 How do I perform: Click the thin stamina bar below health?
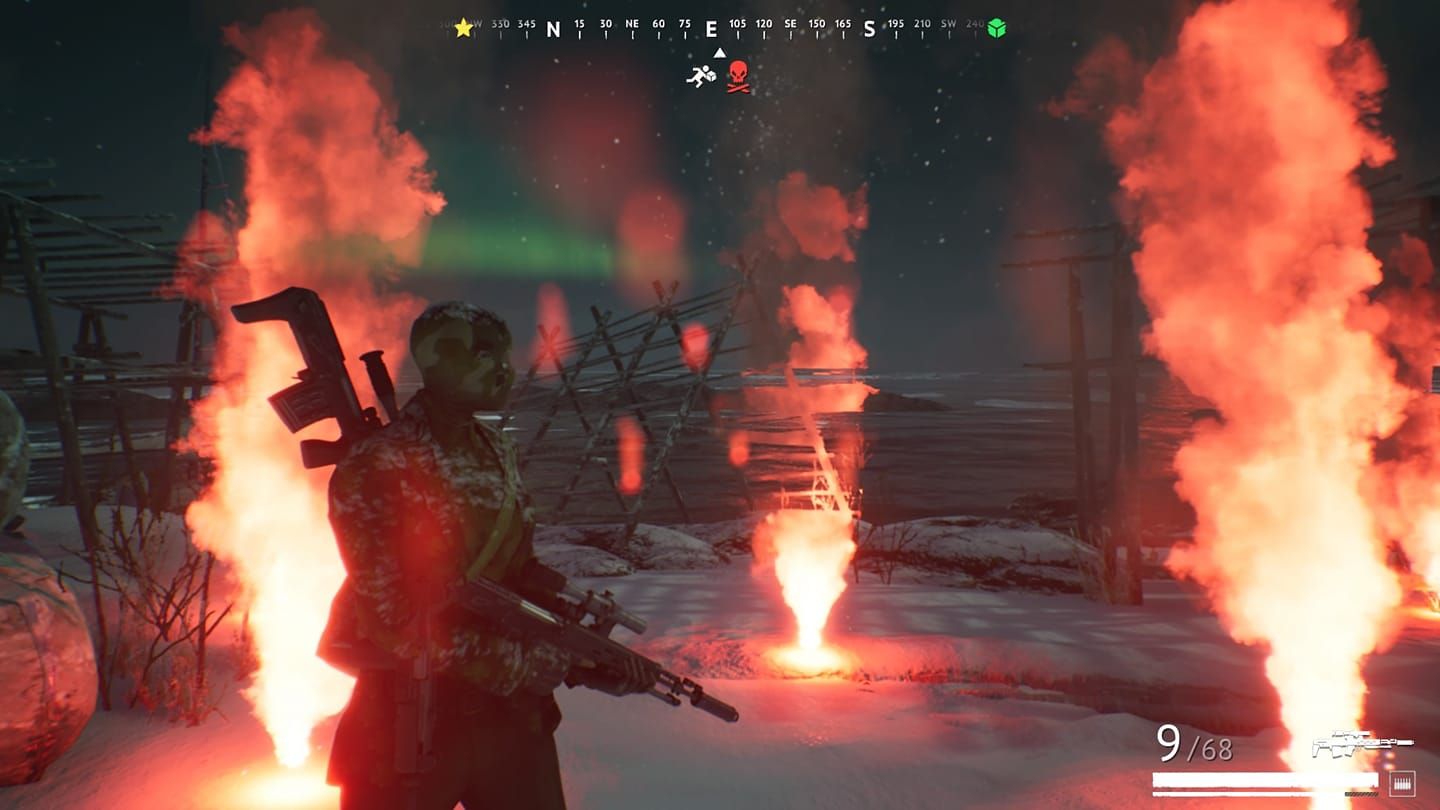(1265, 794)
